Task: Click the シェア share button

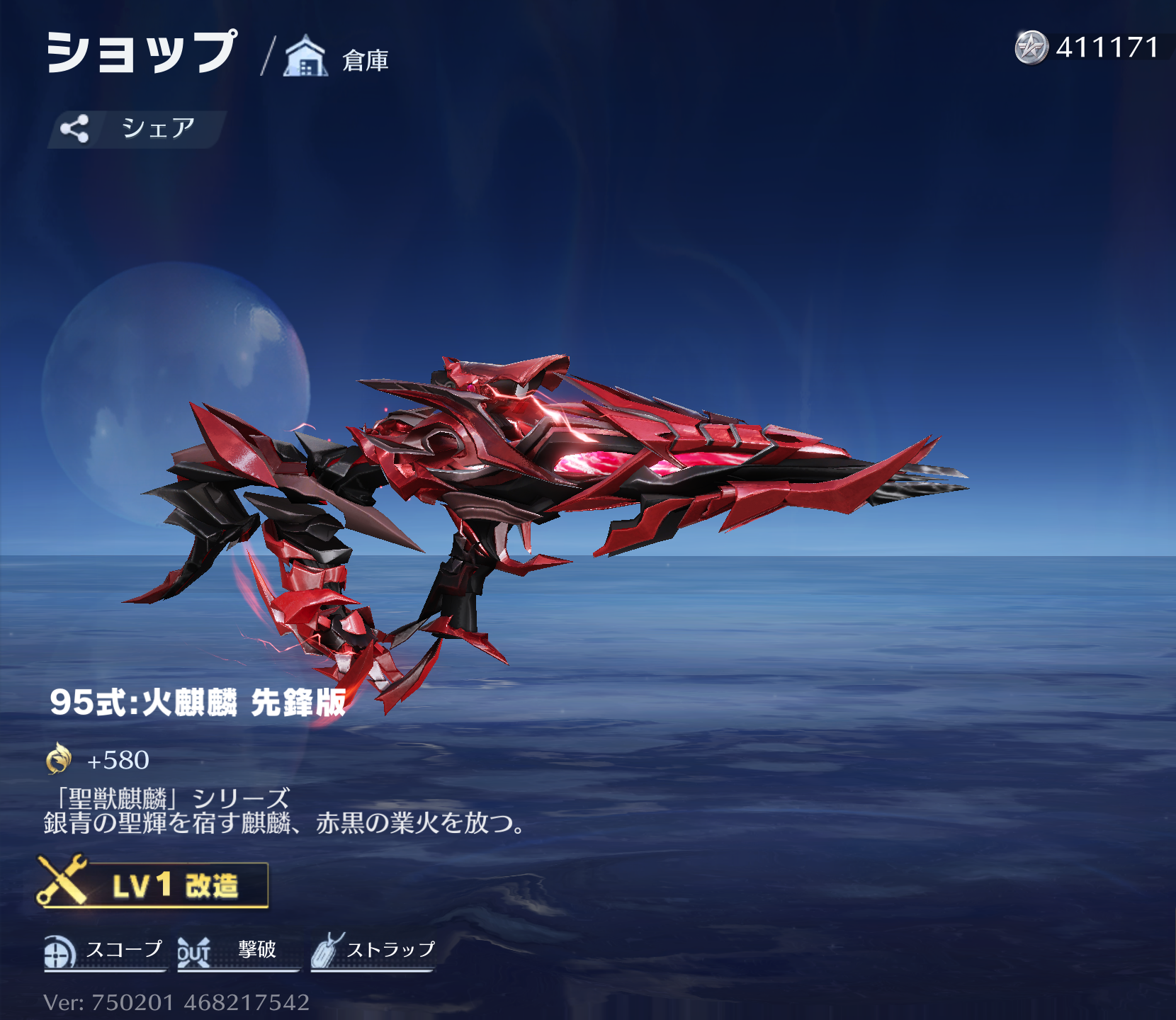Action: tap(136, 129)
